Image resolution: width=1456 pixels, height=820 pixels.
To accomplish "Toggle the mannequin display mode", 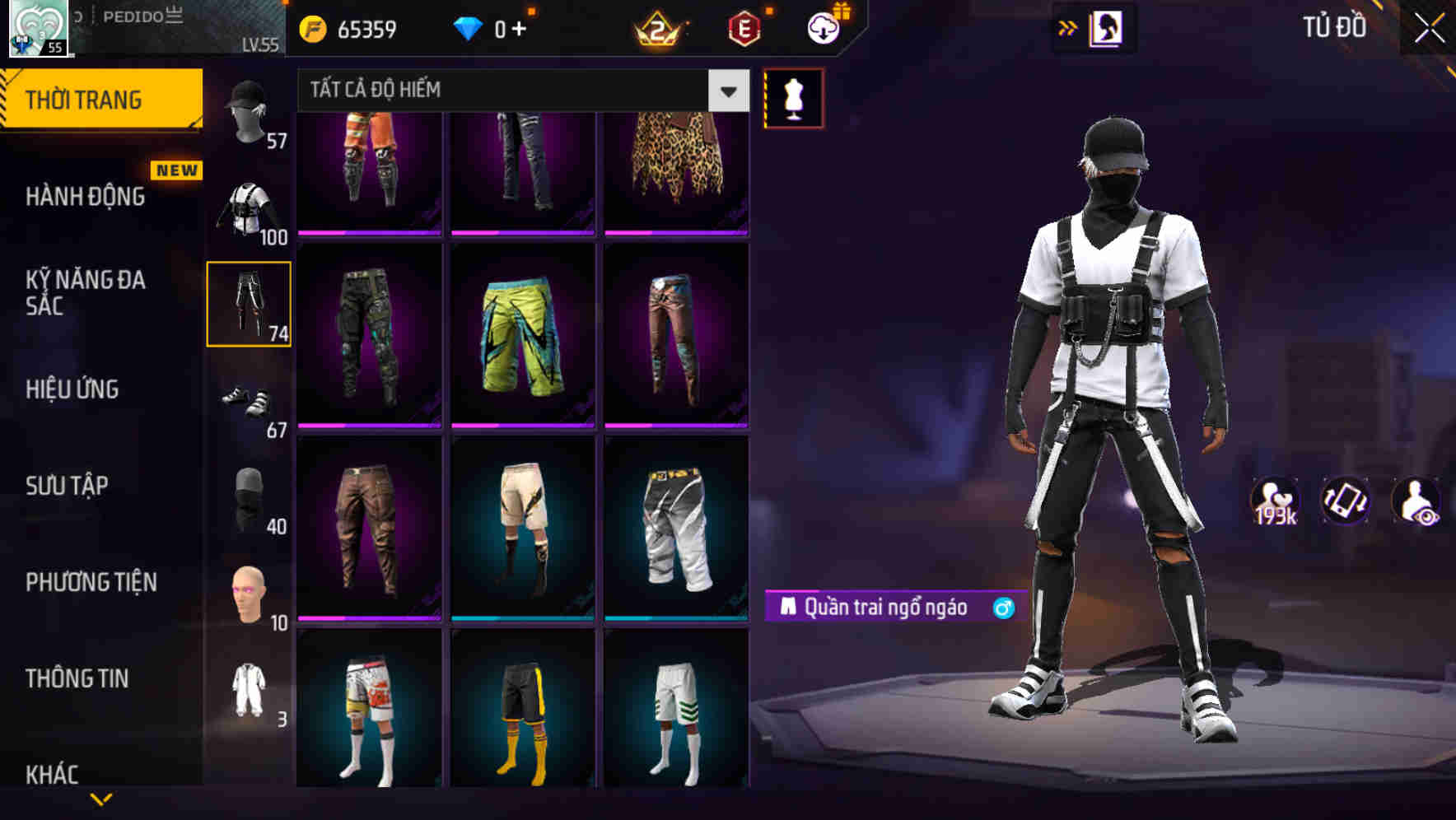I will (x=793, y=97).
